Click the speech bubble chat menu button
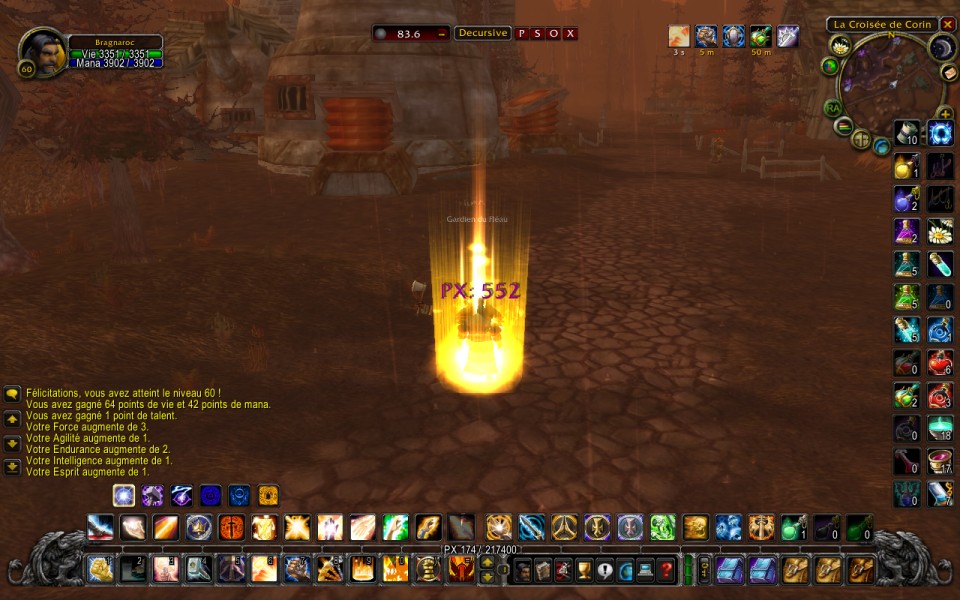This screenshot has width=960, height=600. click(x=12, y=393)
